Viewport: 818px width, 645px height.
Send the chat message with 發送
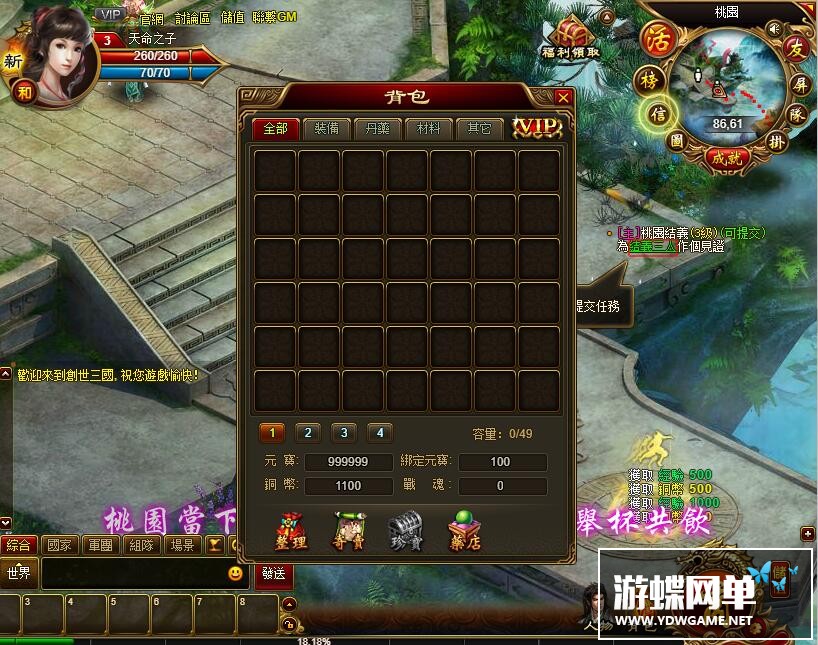pos(273,573)
